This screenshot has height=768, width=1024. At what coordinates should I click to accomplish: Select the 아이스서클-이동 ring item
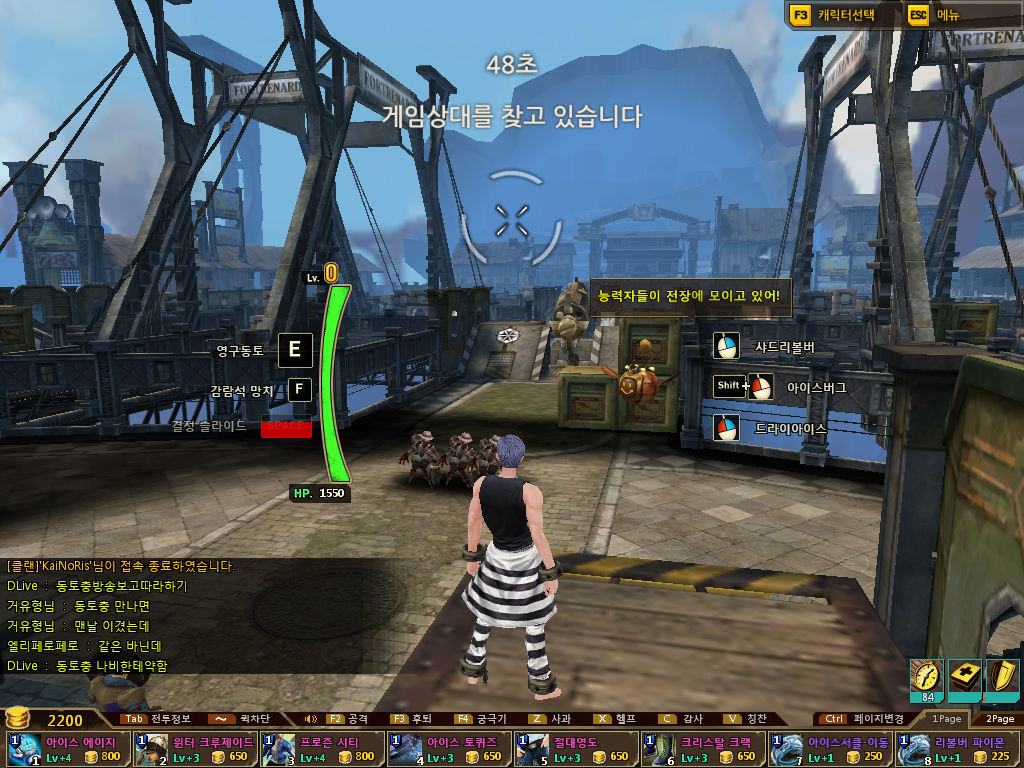(830, 749)
